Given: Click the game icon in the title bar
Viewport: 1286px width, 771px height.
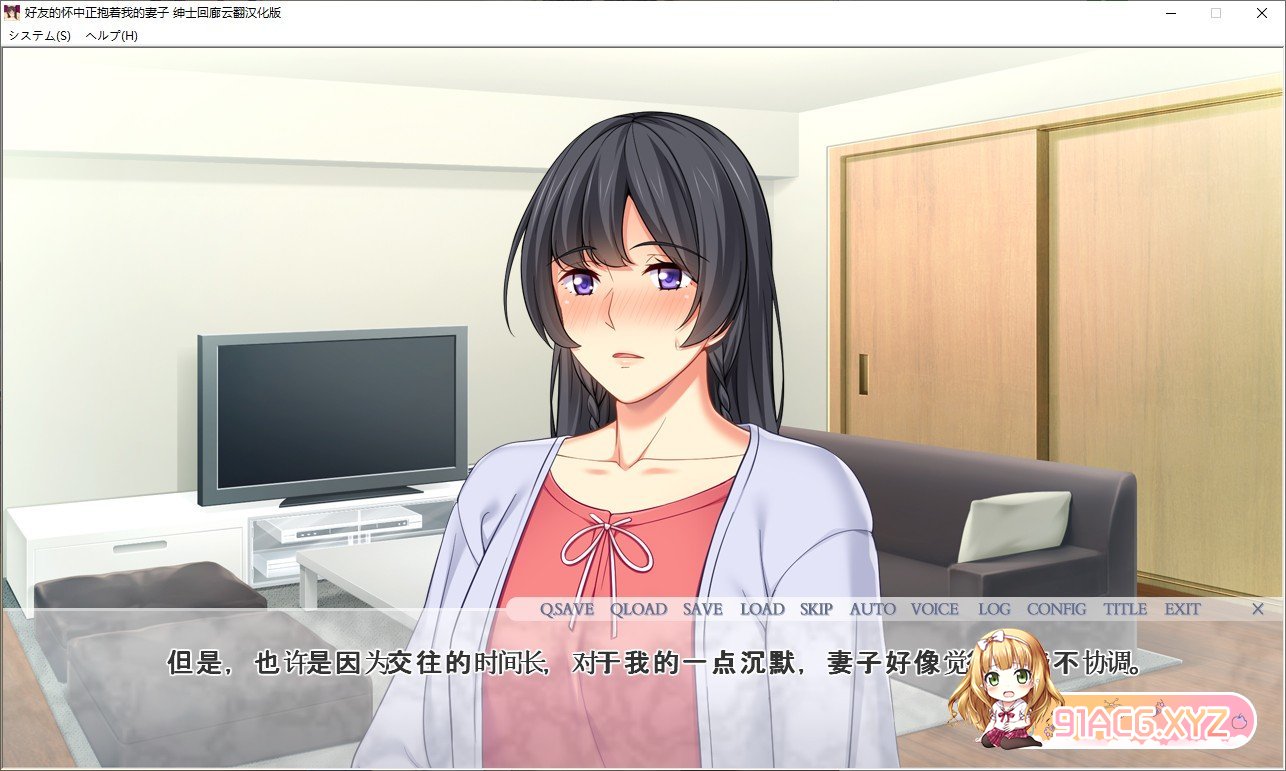Looking at the screenshot, I should click(14, 13).
